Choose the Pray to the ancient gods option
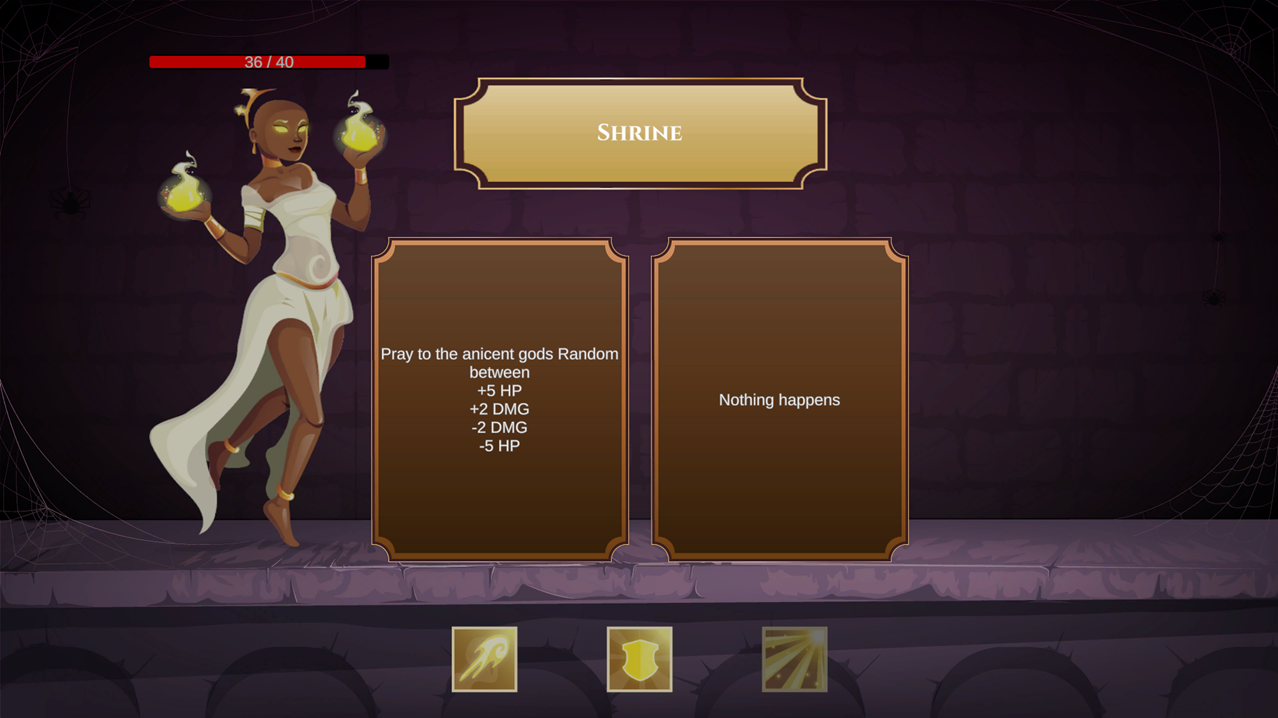 [x=500, y=399]
